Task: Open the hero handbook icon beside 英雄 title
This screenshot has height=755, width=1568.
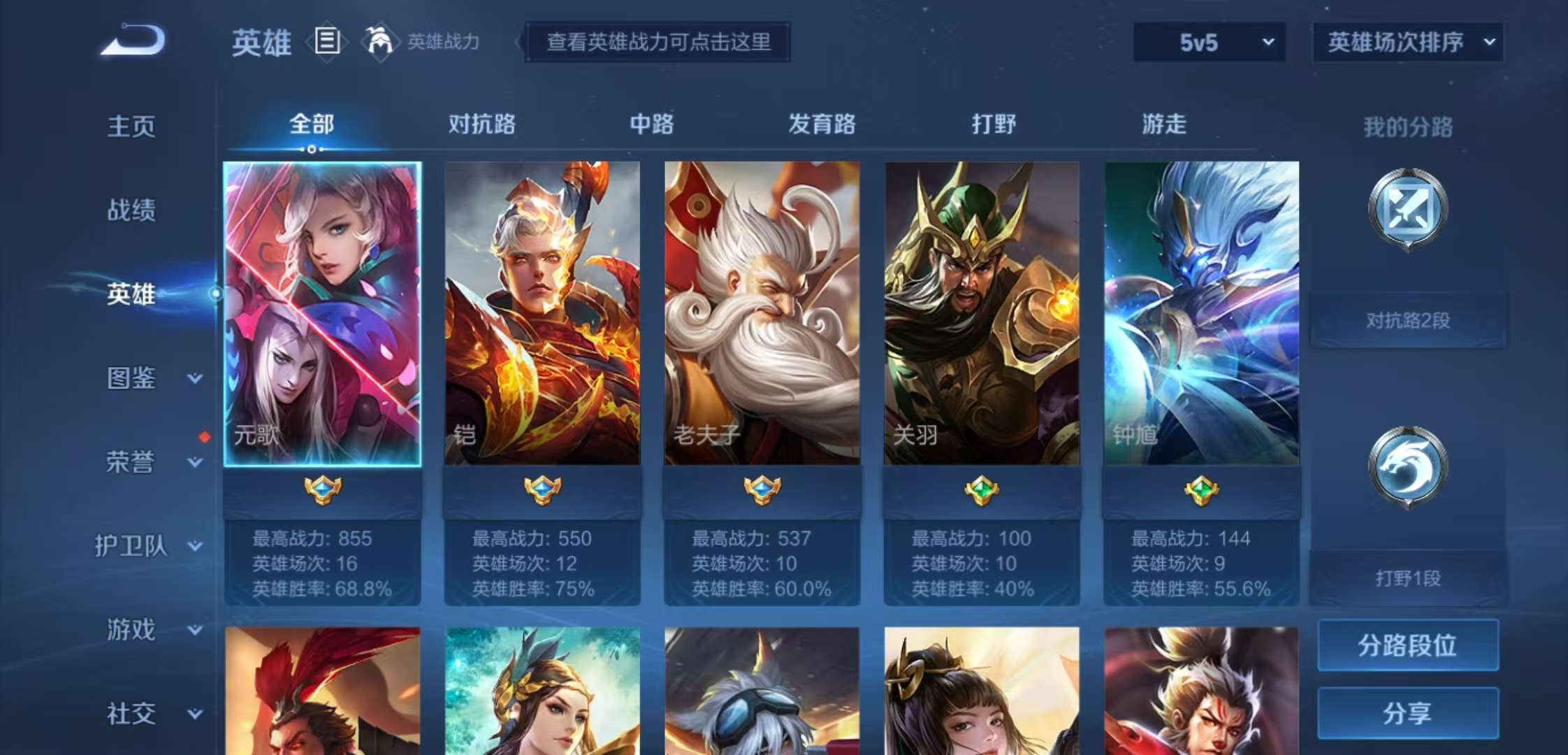Action: (326, 42)
